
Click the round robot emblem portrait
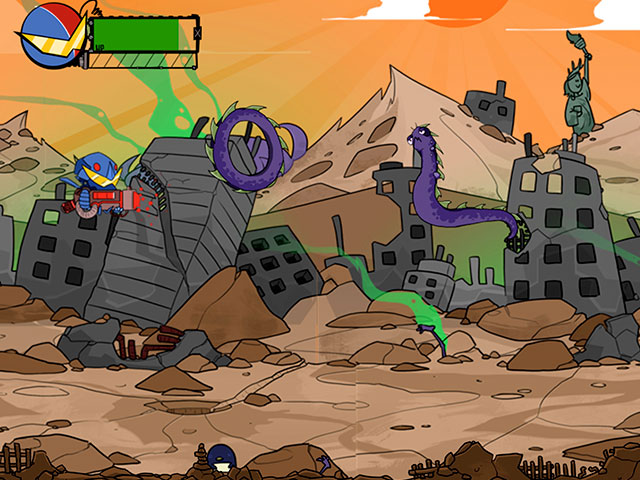(x=50, y=35)
